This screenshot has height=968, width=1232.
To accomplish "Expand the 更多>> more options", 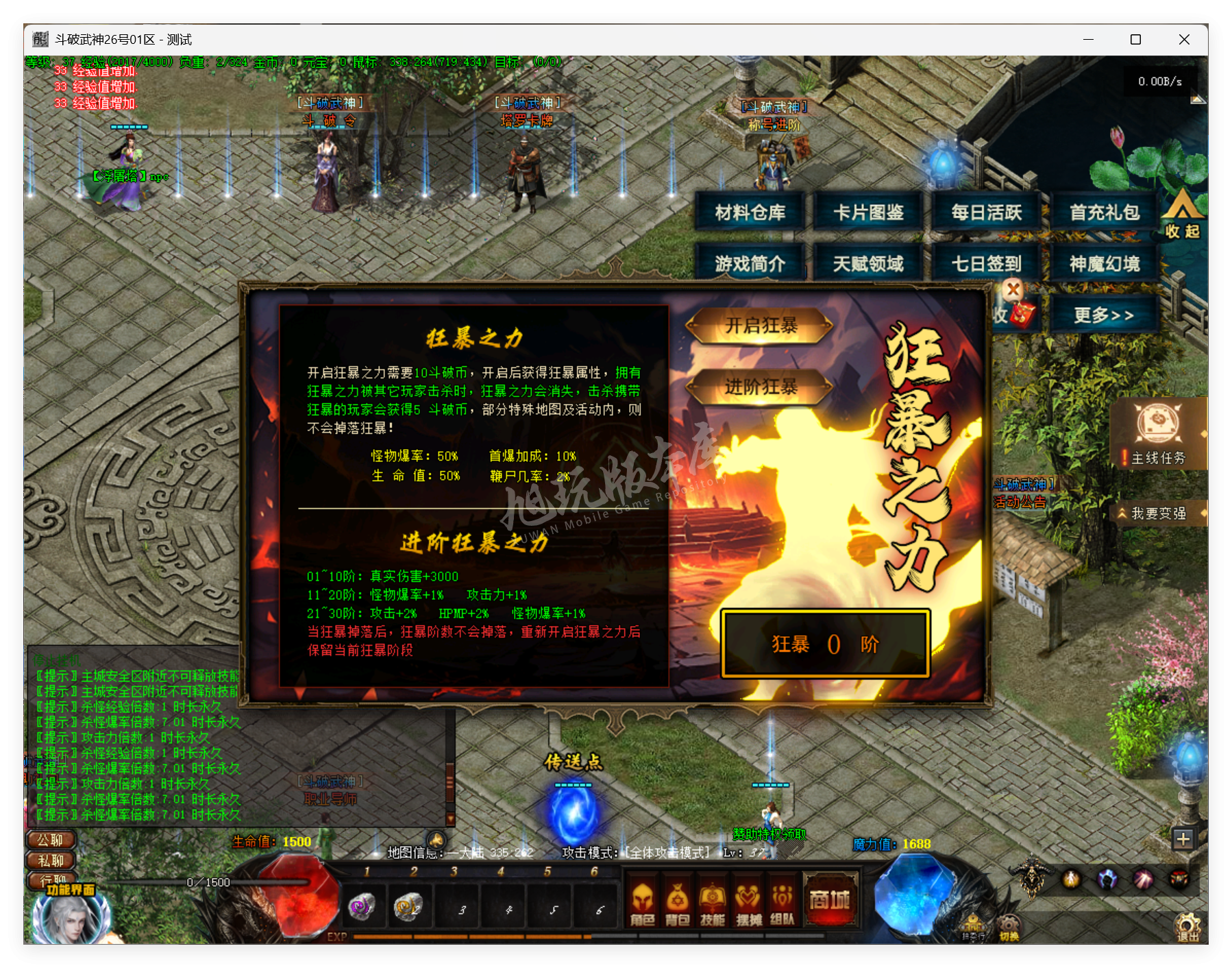I will coord(1105,313).
